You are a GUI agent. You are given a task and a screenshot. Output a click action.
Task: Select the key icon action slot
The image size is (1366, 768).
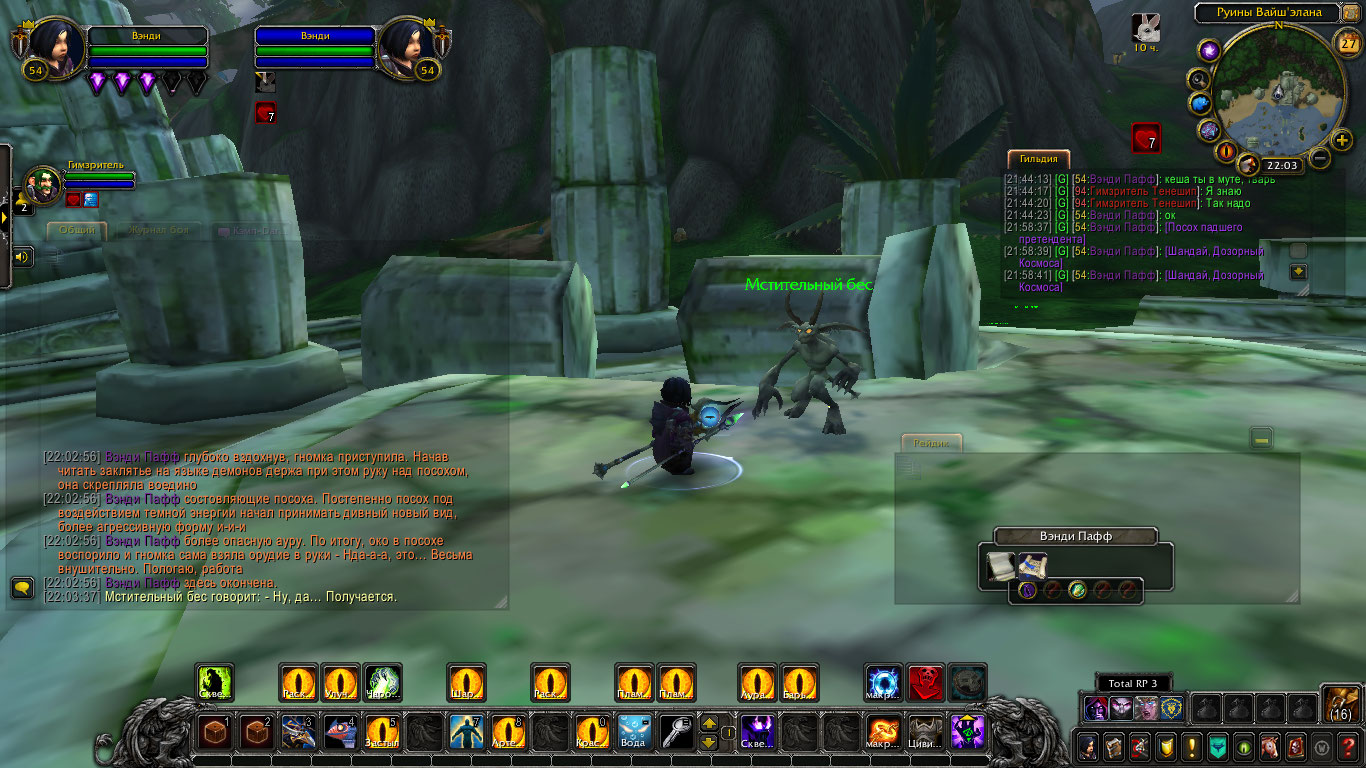pos(676,733)
